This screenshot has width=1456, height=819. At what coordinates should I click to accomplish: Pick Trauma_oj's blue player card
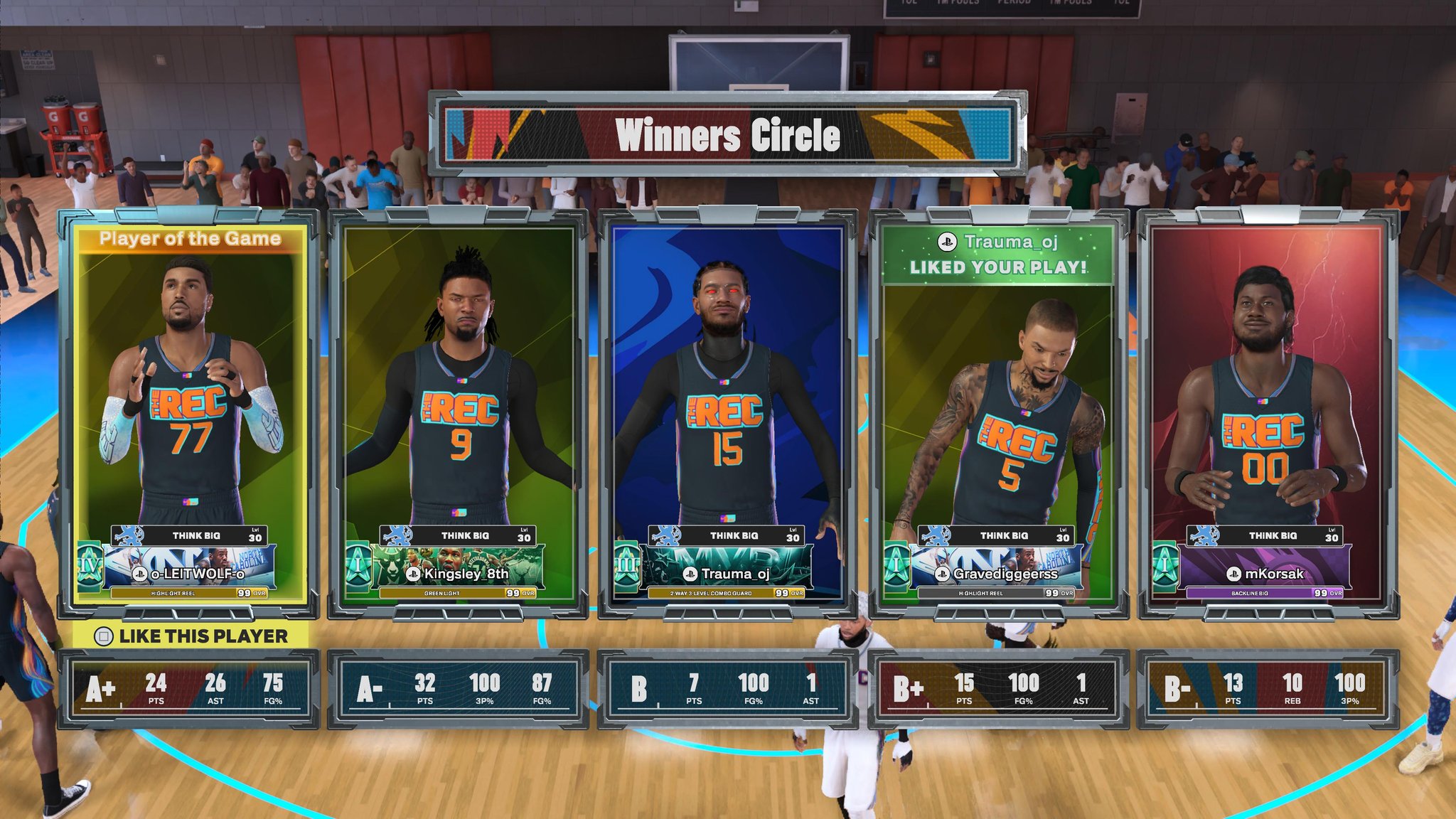727,412
